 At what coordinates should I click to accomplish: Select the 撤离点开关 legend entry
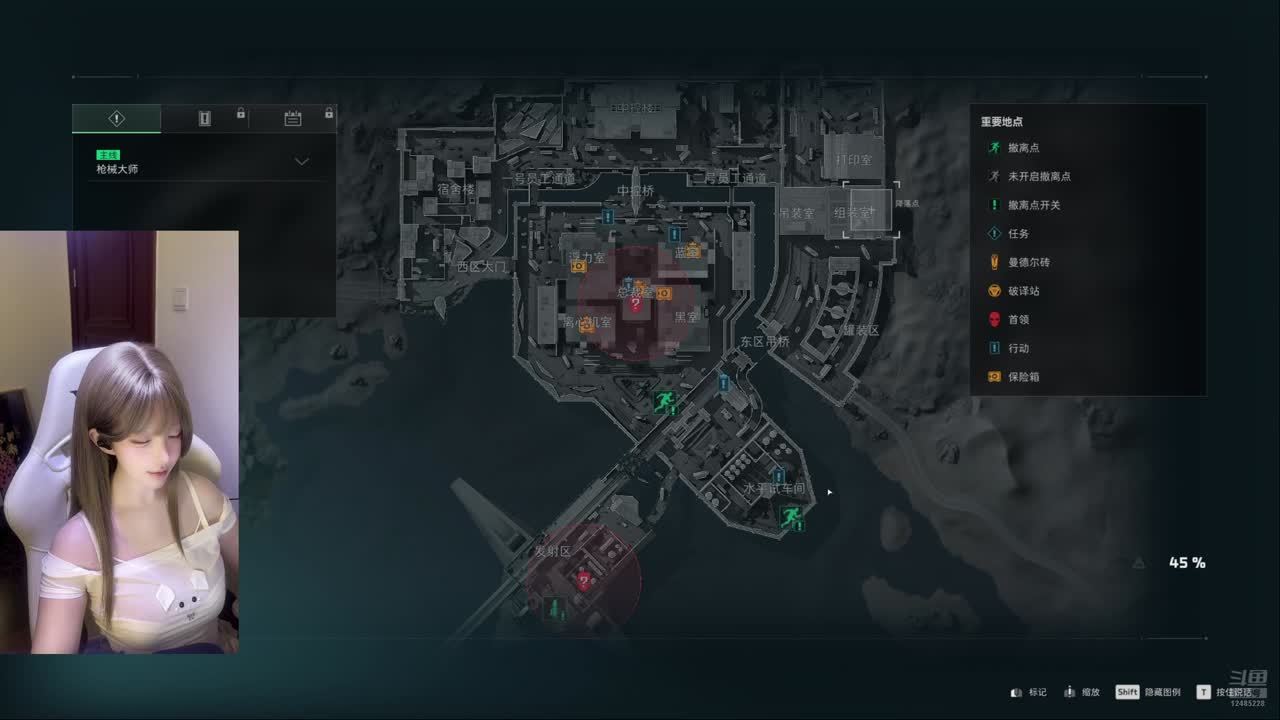pyautogui.click(x=1033, y=205)
